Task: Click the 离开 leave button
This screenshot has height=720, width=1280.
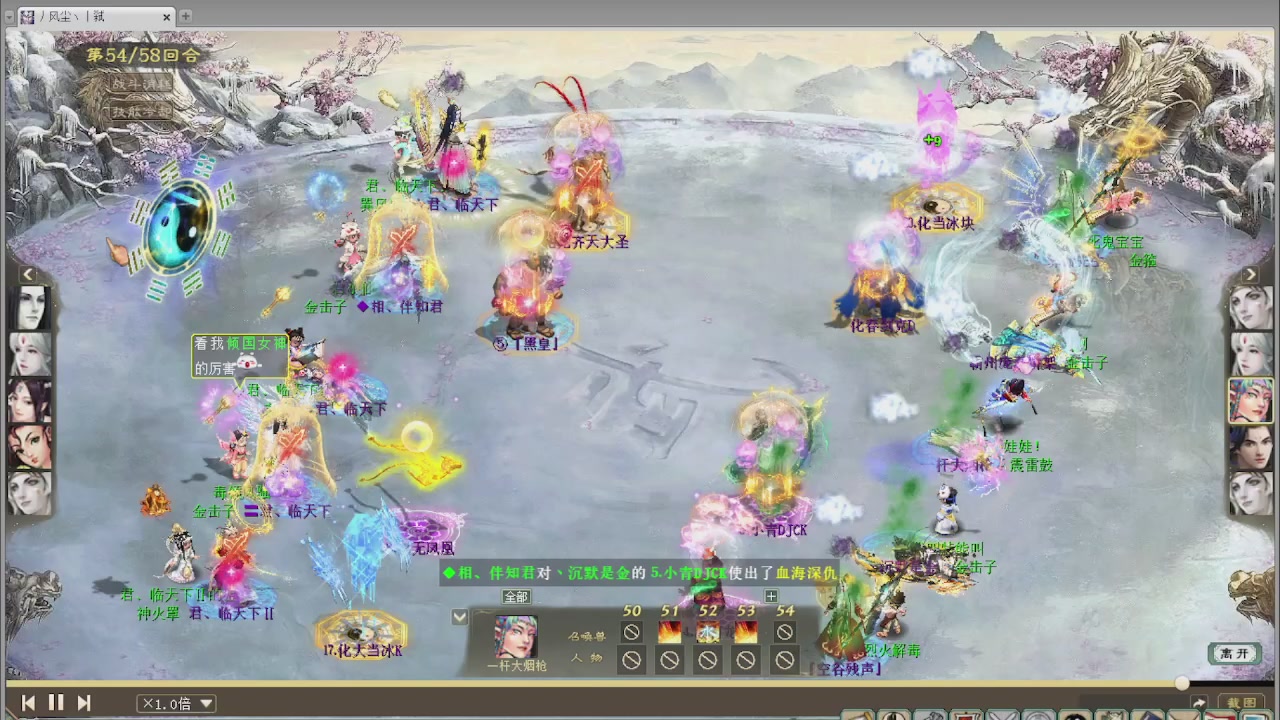Action: click(x=1233, y=652)
